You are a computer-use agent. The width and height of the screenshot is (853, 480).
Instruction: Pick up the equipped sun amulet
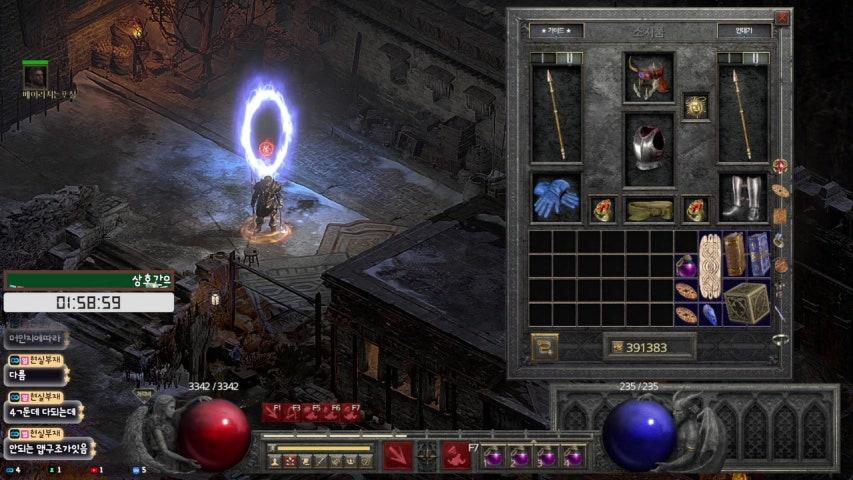tap(695, 106)
